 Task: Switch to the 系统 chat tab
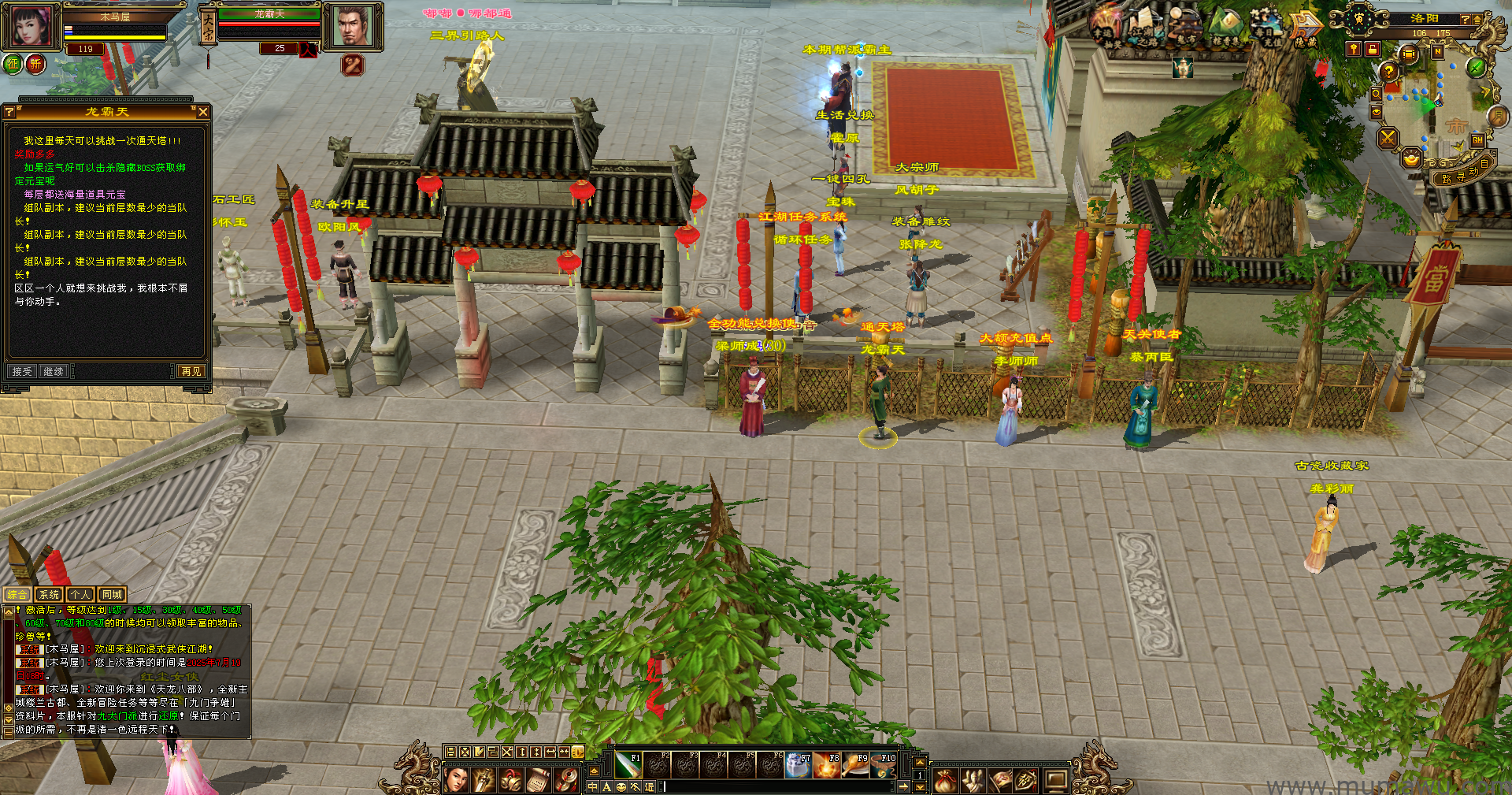(x=49, y=595)
